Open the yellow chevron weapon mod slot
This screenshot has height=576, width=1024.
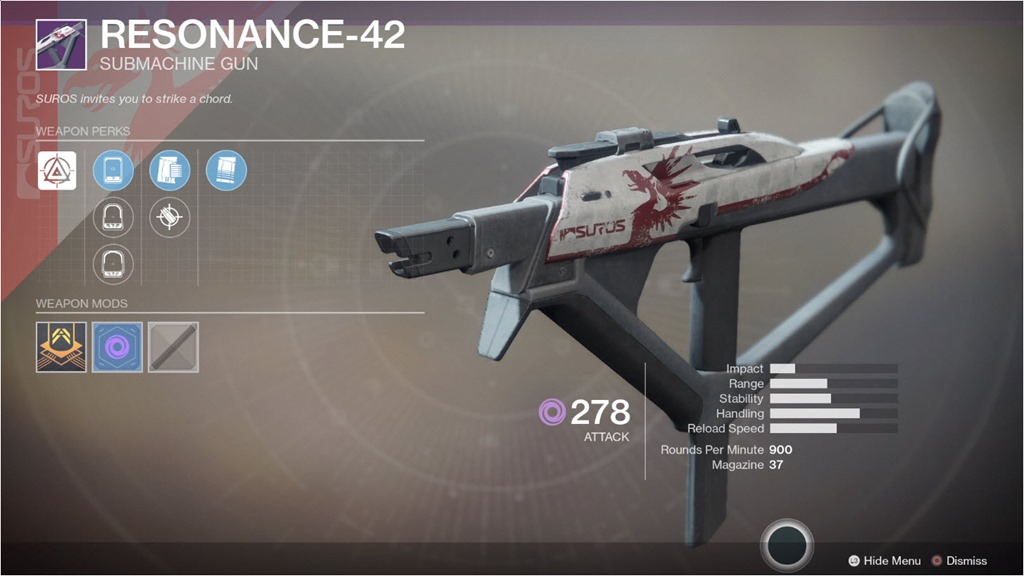pos(61,347)
